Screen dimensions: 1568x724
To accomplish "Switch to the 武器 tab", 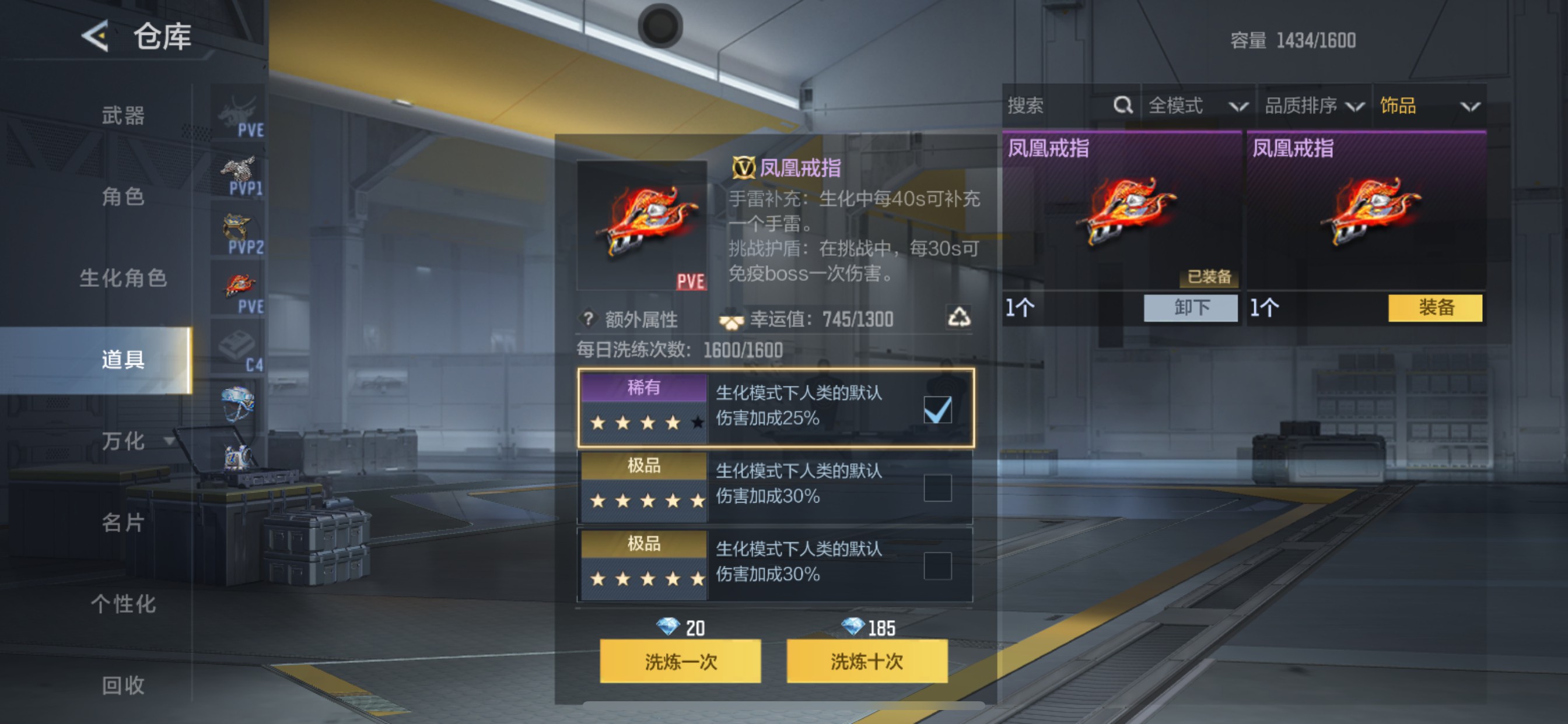I will pyautogui.click(x=125, y=115).
